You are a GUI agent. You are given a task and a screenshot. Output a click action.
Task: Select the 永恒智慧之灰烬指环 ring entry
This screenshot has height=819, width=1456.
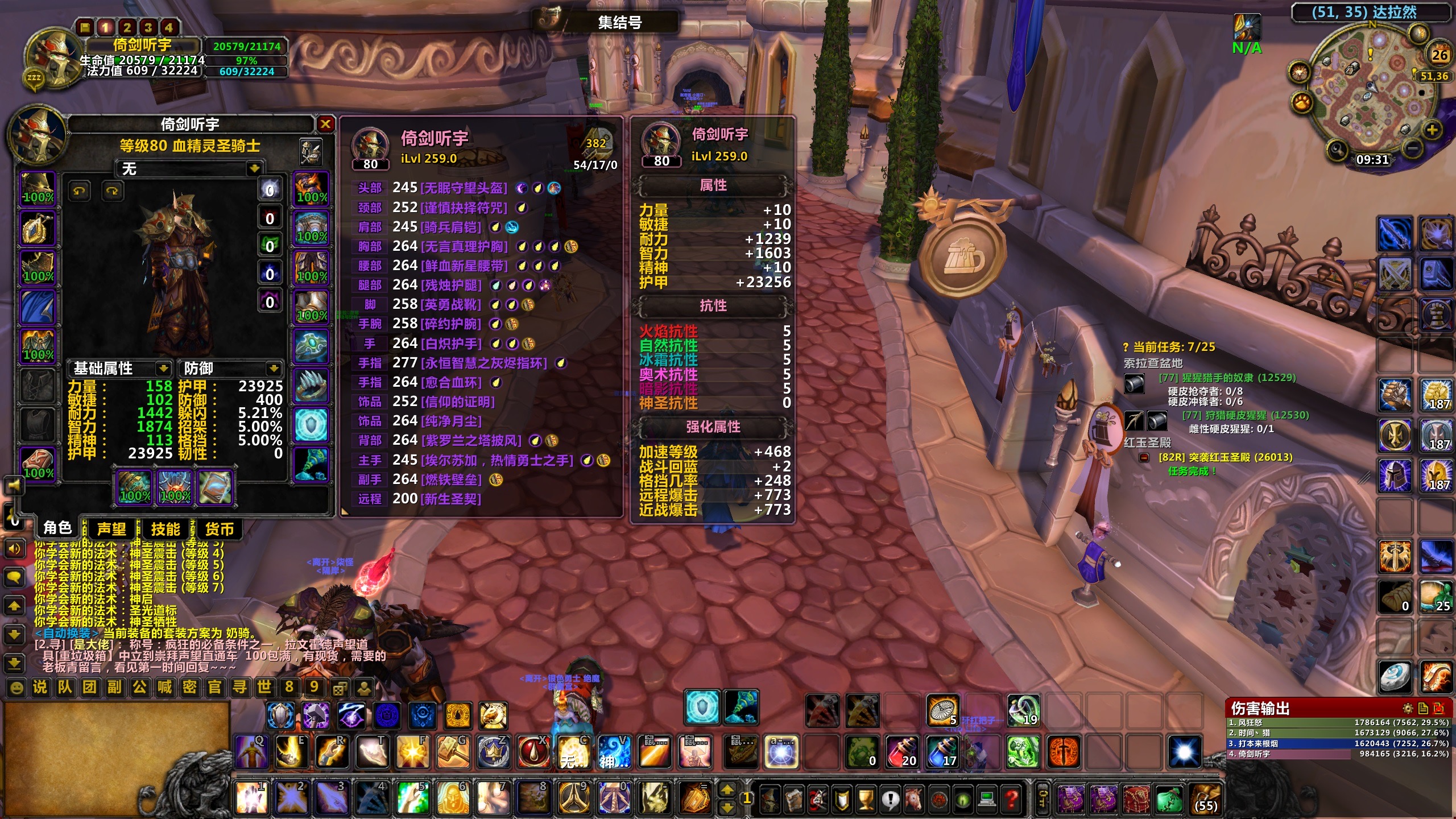click(x=483, y=363)
